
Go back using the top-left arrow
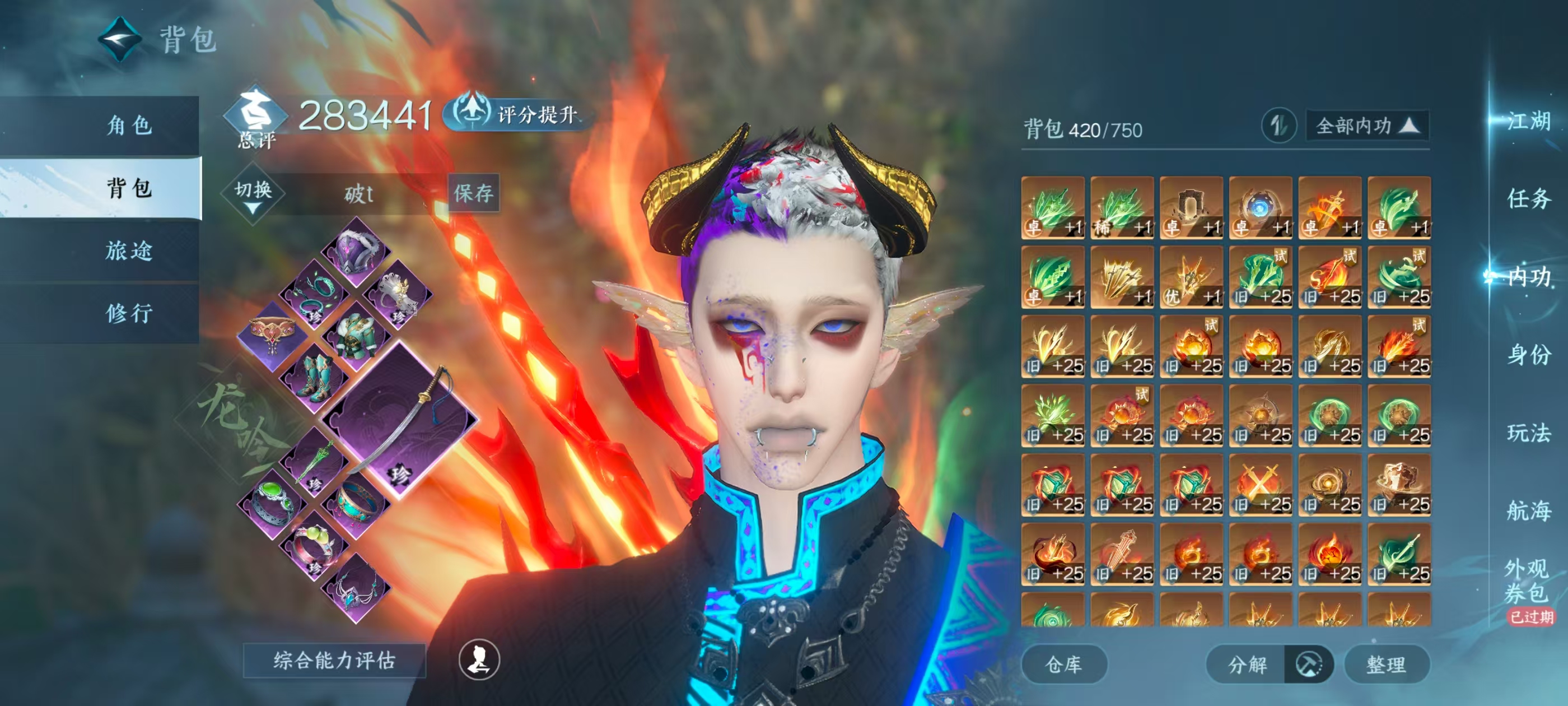(x=120, y=40)
